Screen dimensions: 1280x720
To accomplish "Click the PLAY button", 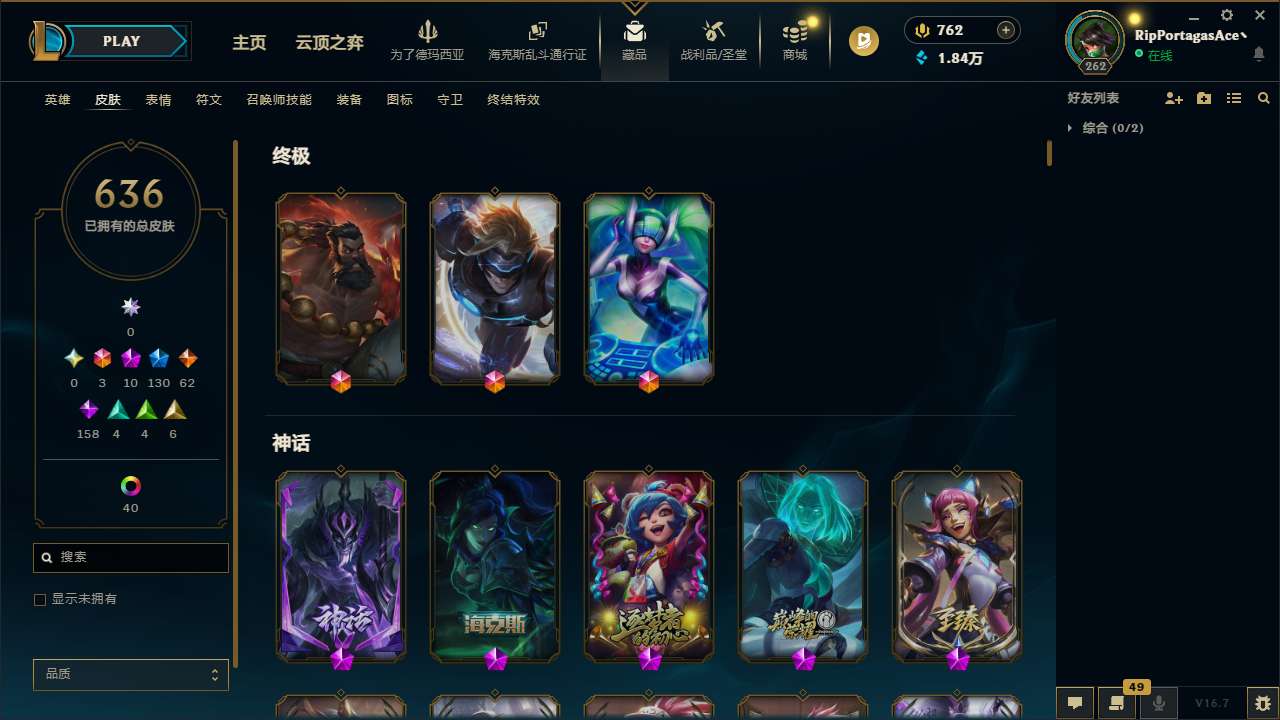I will (121, 41).
